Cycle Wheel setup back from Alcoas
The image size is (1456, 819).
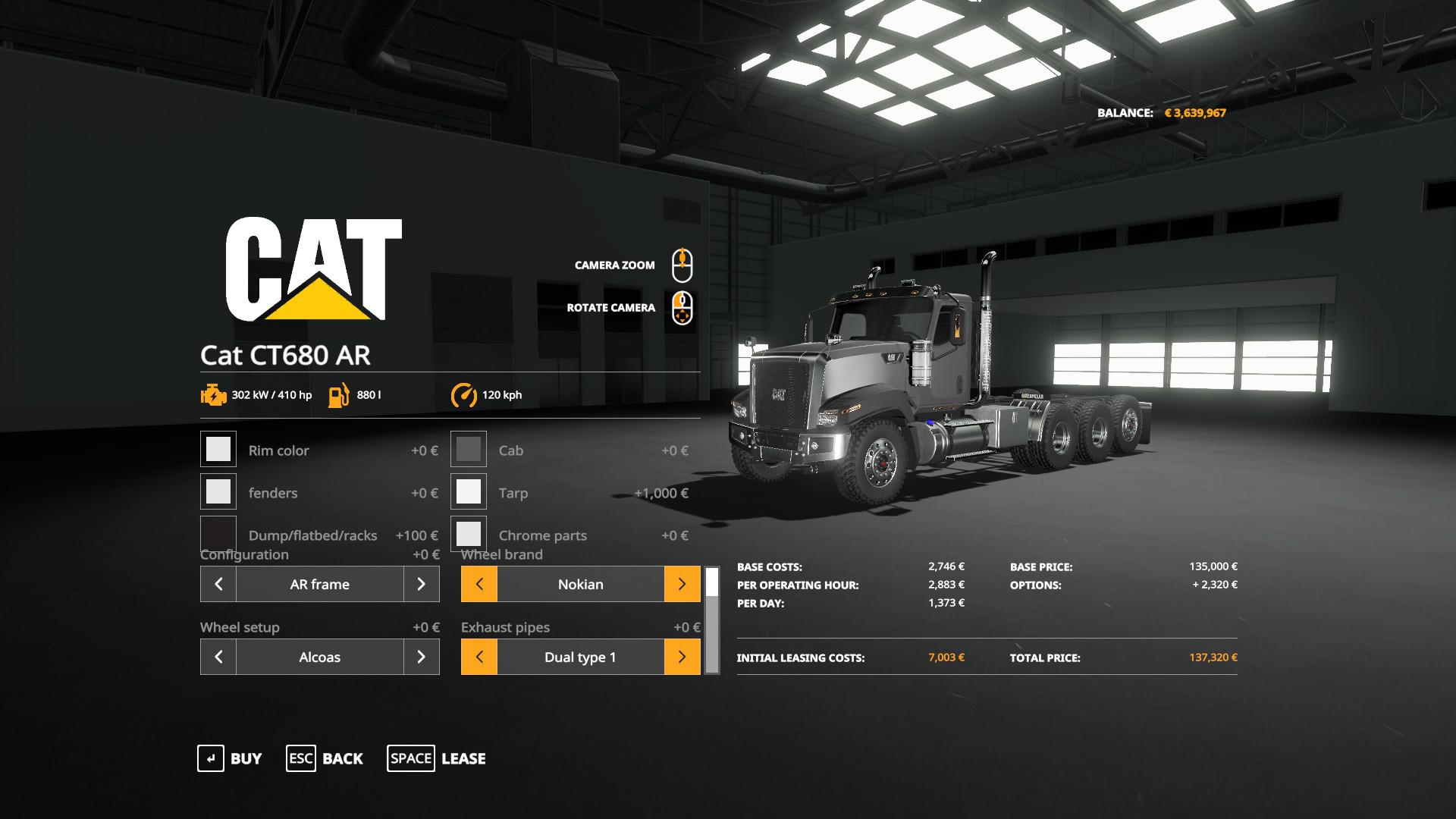coord(218,657)
